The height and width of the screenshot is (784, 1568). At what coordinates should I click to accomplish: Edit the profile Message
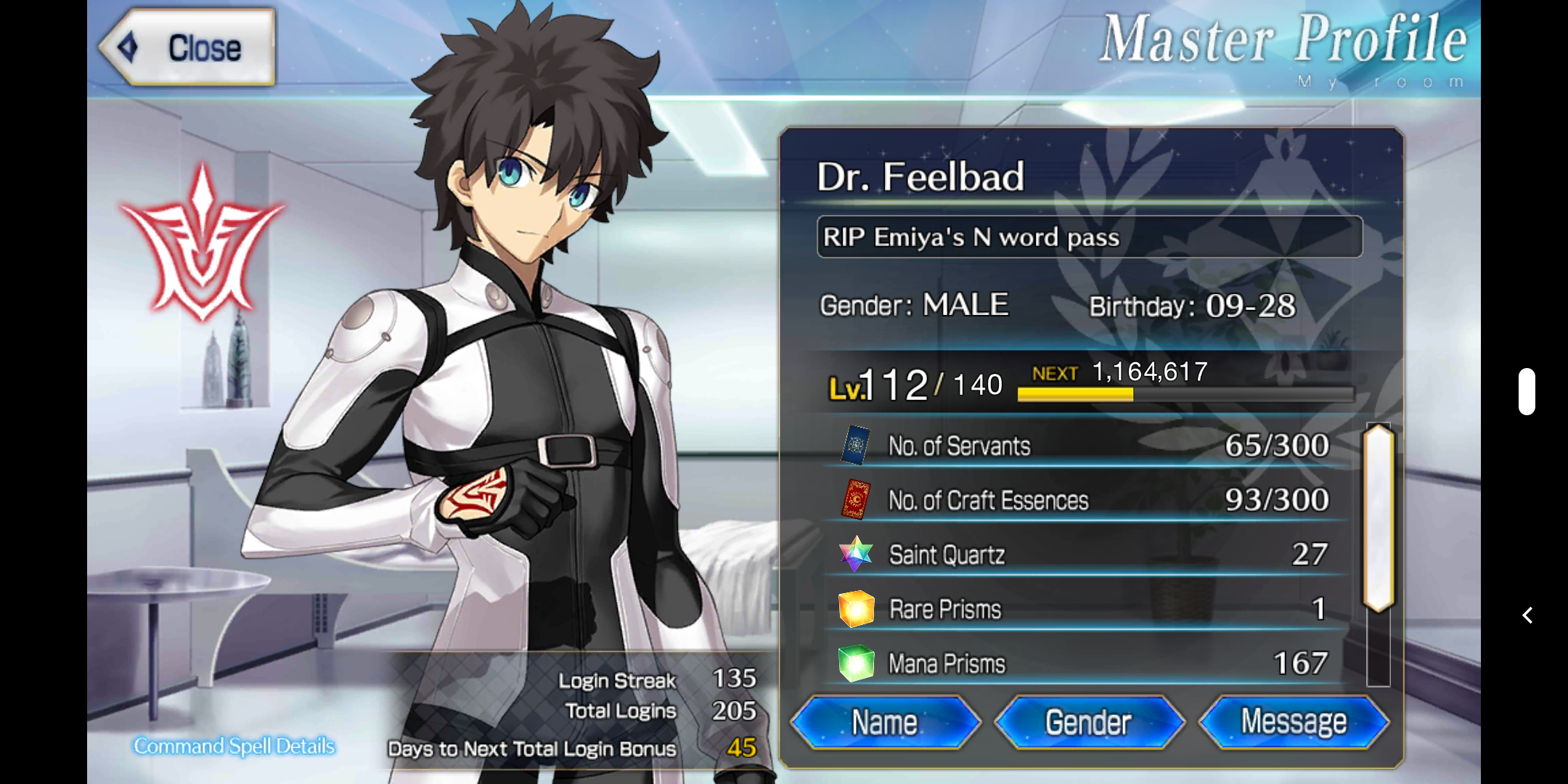pos(1294,722)
